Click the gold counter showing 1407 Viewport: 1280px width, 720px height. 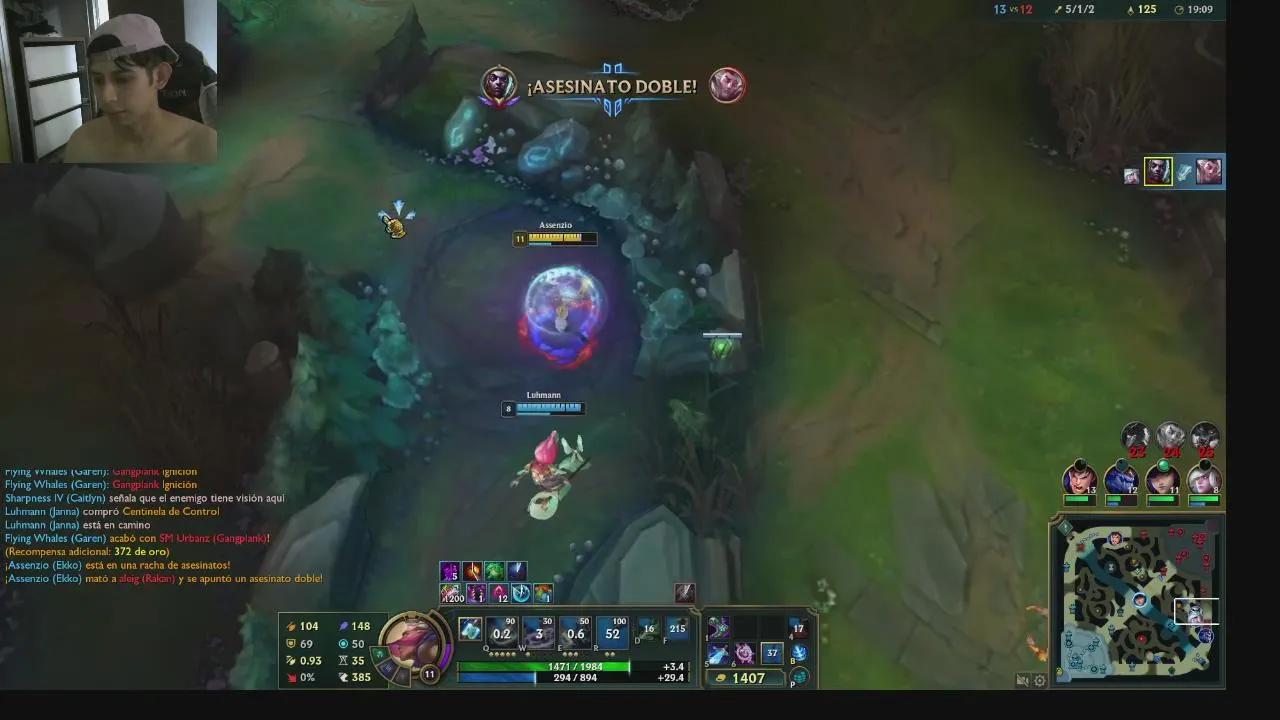click(747, 677)
